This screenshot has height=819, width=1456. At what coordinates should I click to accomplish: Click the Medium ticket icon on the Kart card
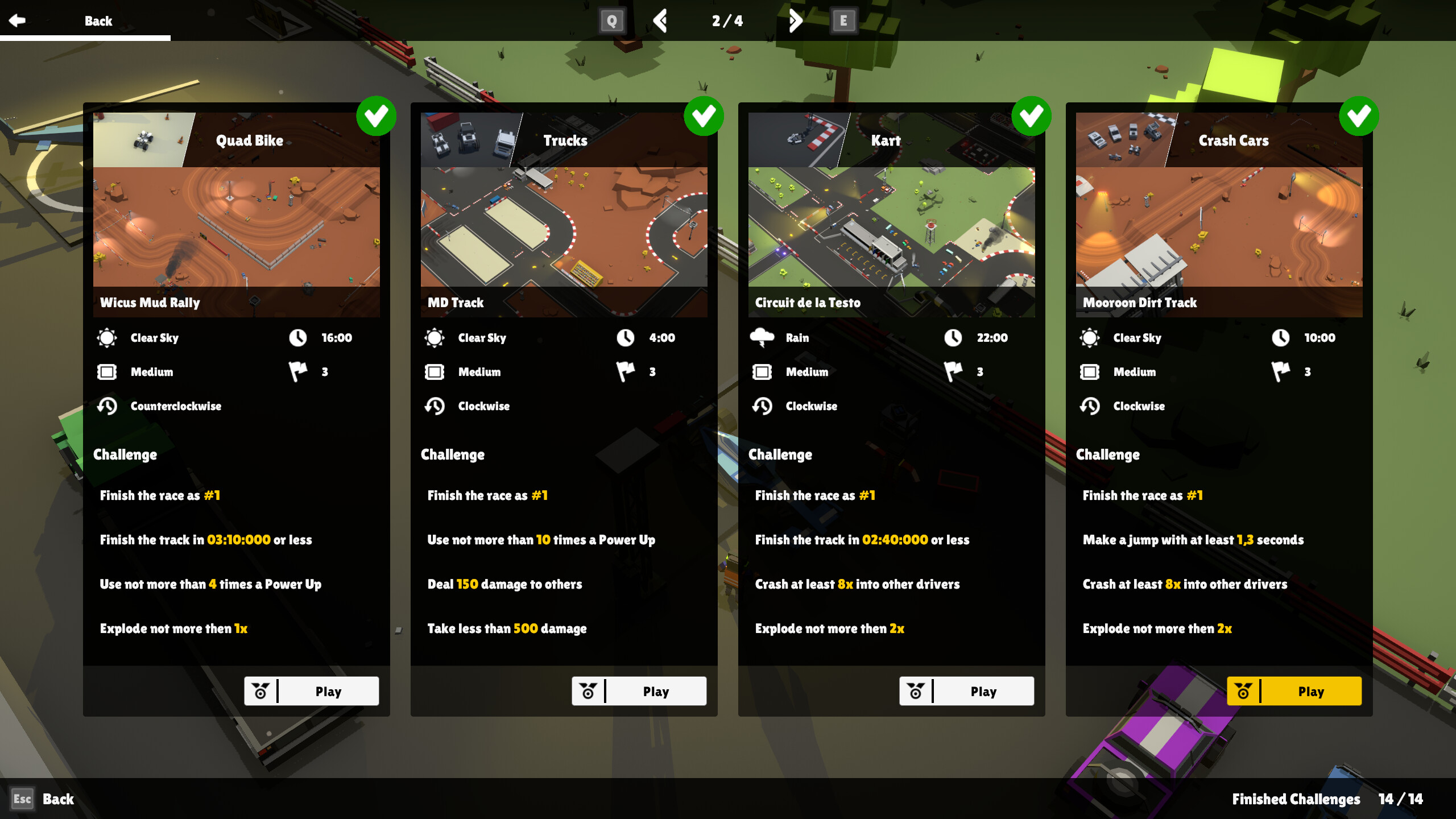coord(762,371)
